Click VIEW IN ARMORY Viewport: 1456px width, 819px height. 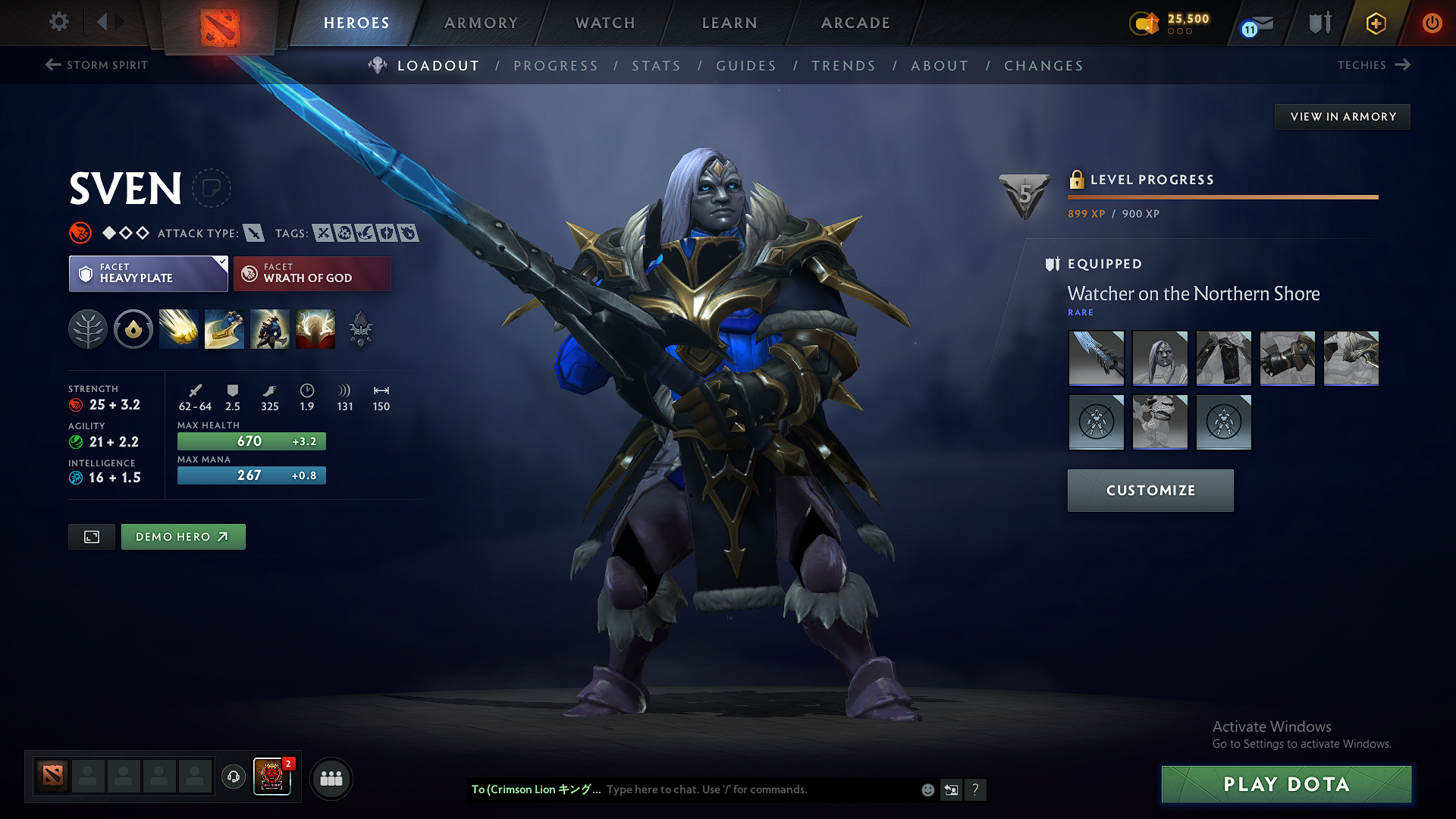(1342, 116)
